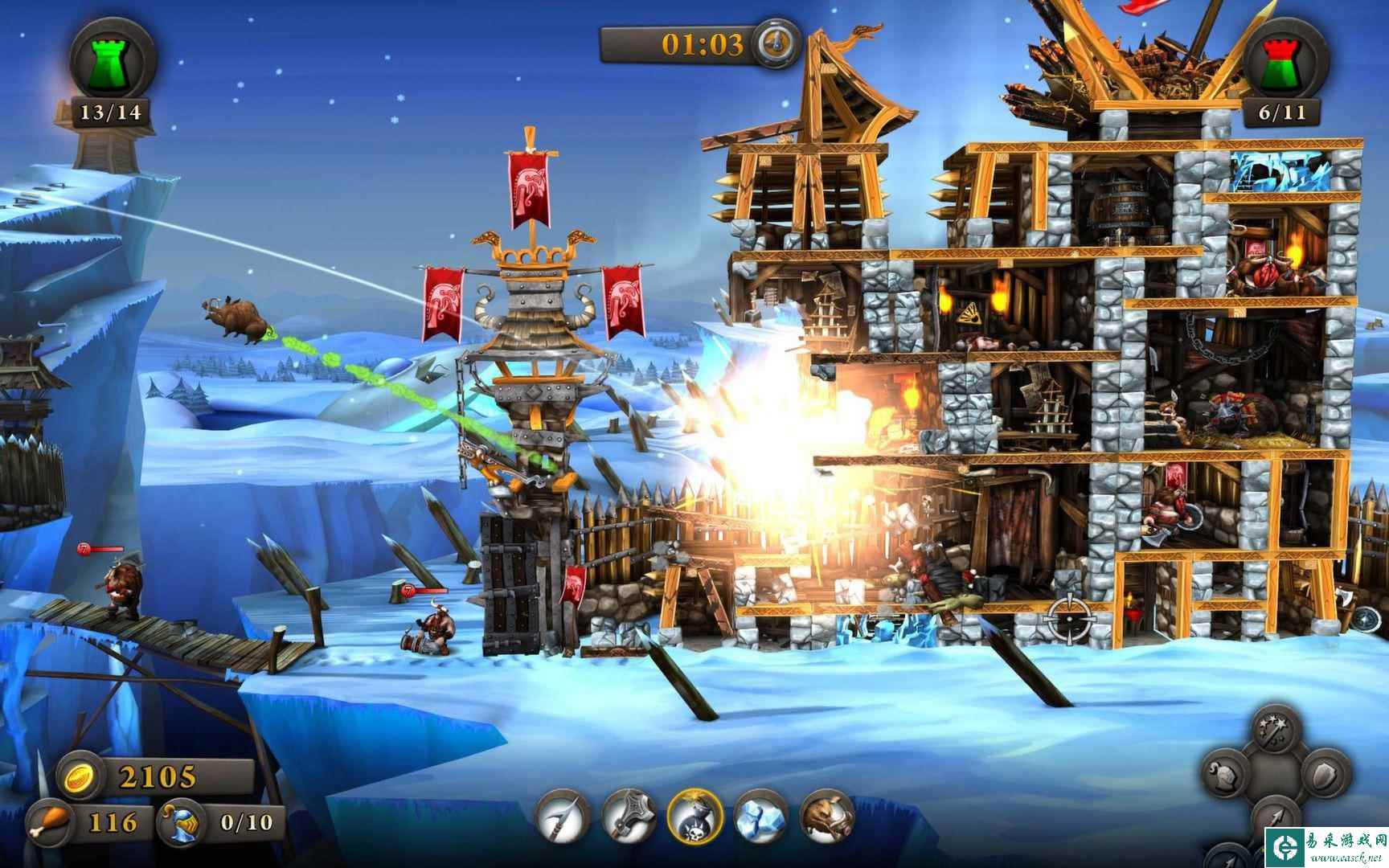Click the meat drumstick food icon
This screenshot has height=868, width=1389.
(x=48, y=822)
